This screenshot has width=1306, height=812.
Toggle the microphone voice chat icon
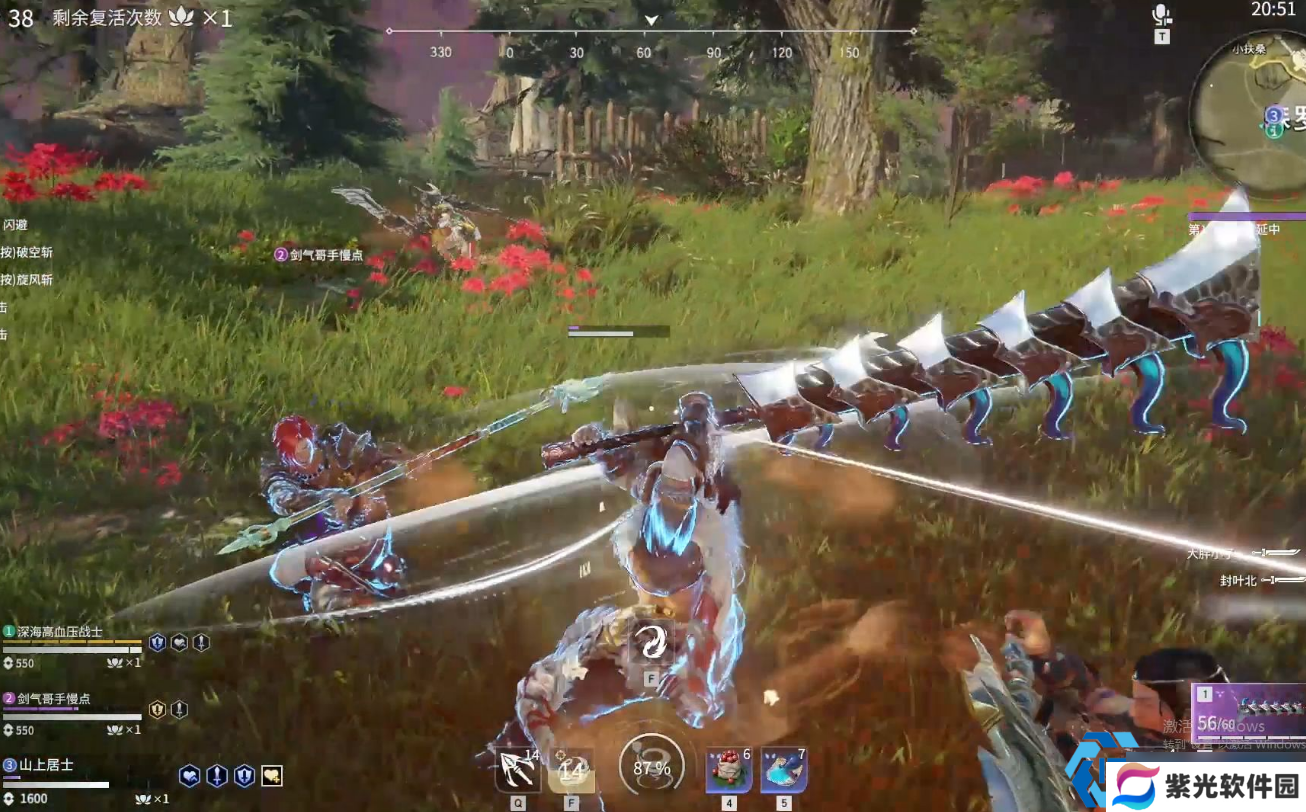[x=1161, y=16]
